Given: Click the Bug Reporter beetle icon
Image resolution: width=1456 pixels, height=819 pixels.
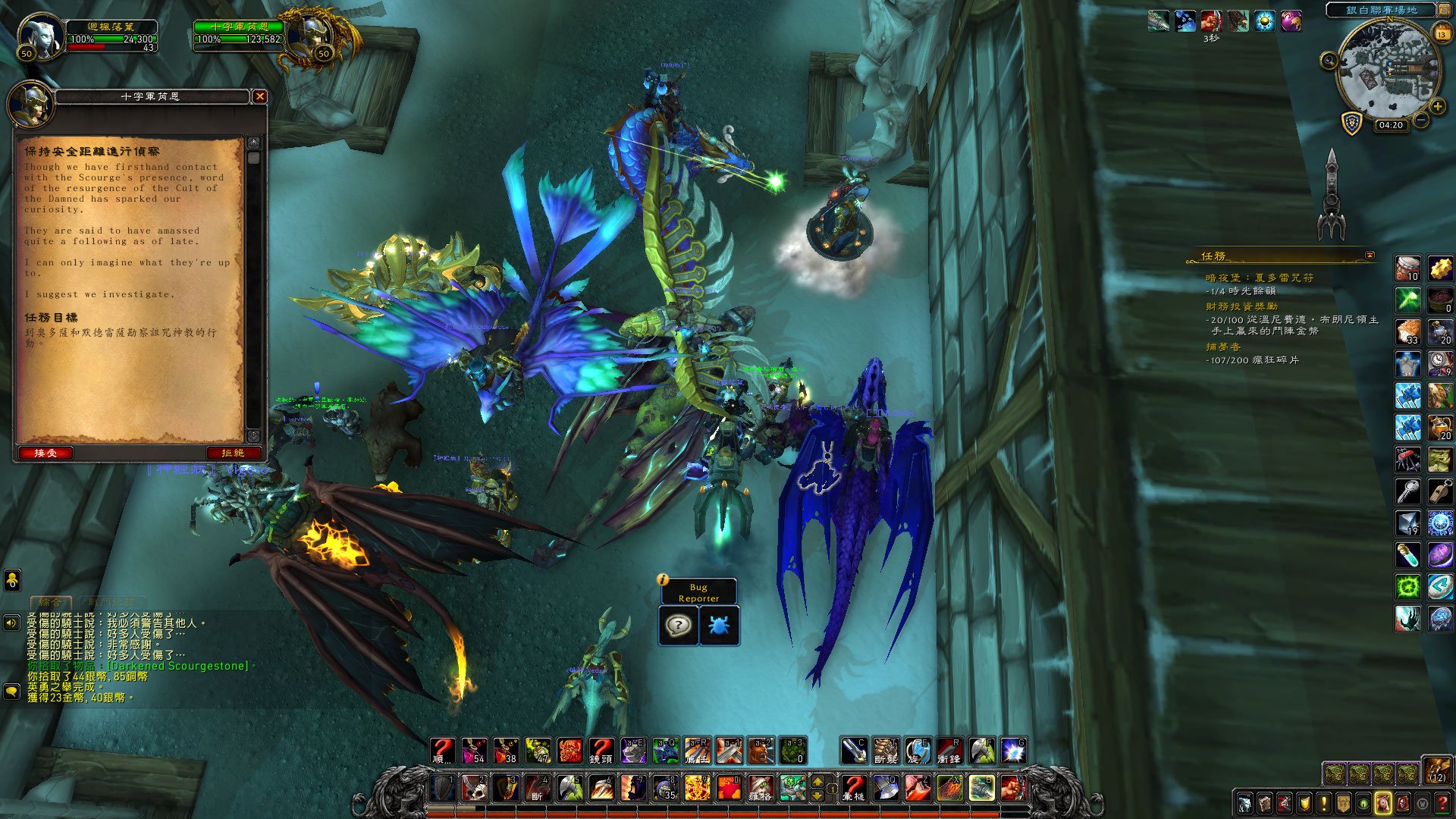Looking at the screenshot, I should pos(718,626).
